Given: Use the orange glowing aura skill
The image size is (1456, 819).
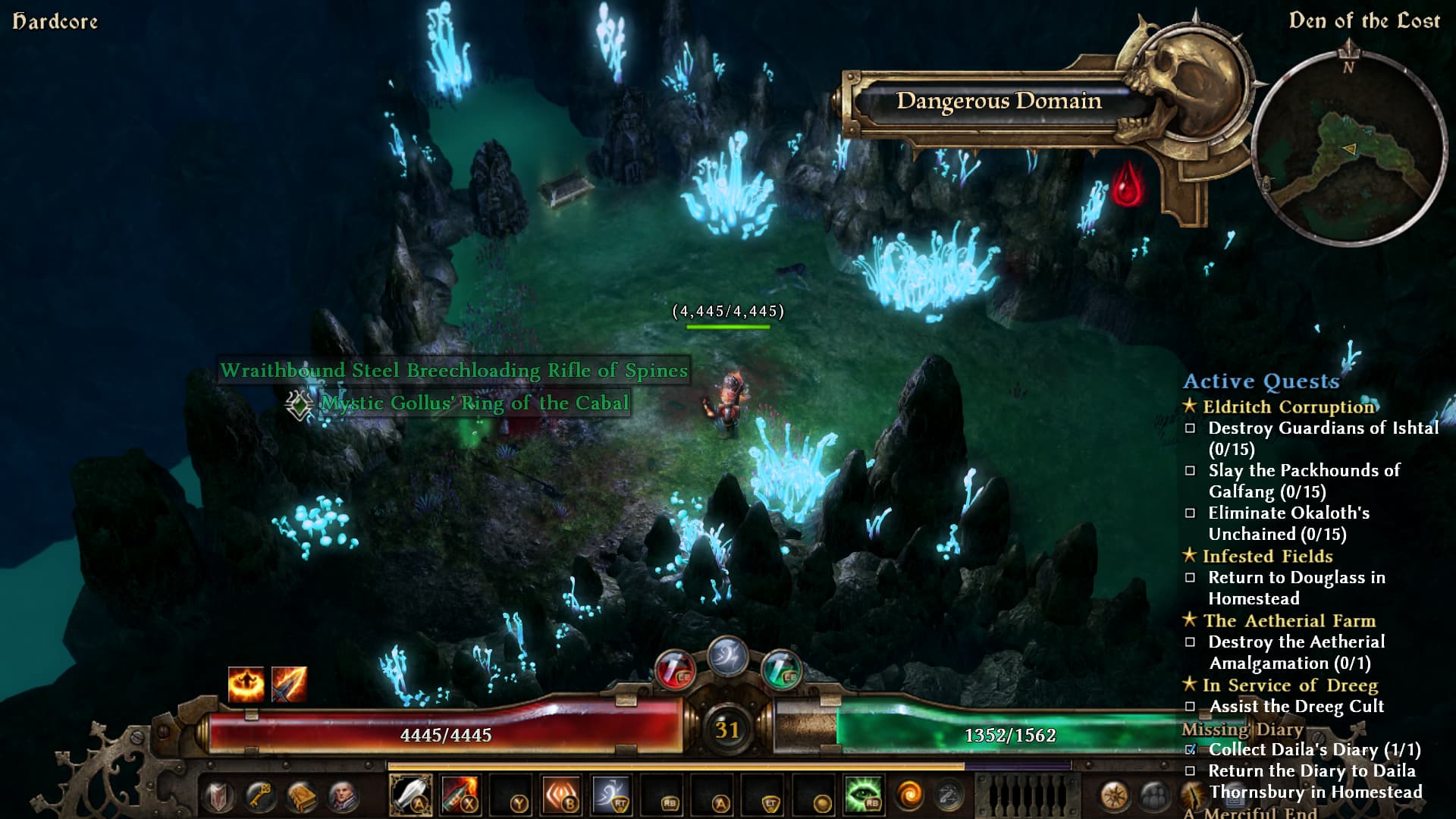Looking at the screenshot, I should pos(561,796).
